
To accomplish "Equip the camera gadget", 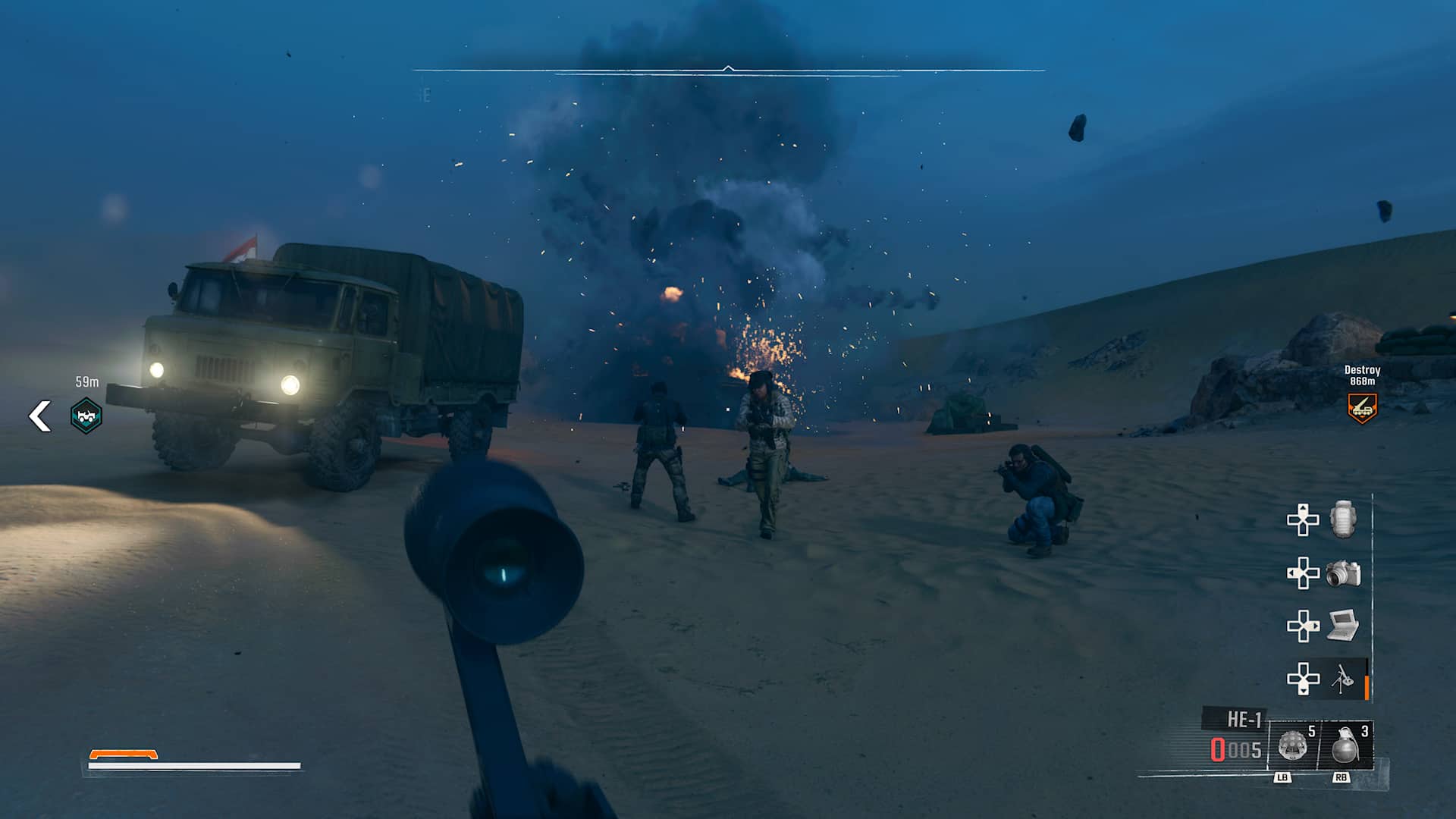I will click(x=1343, y=573).
